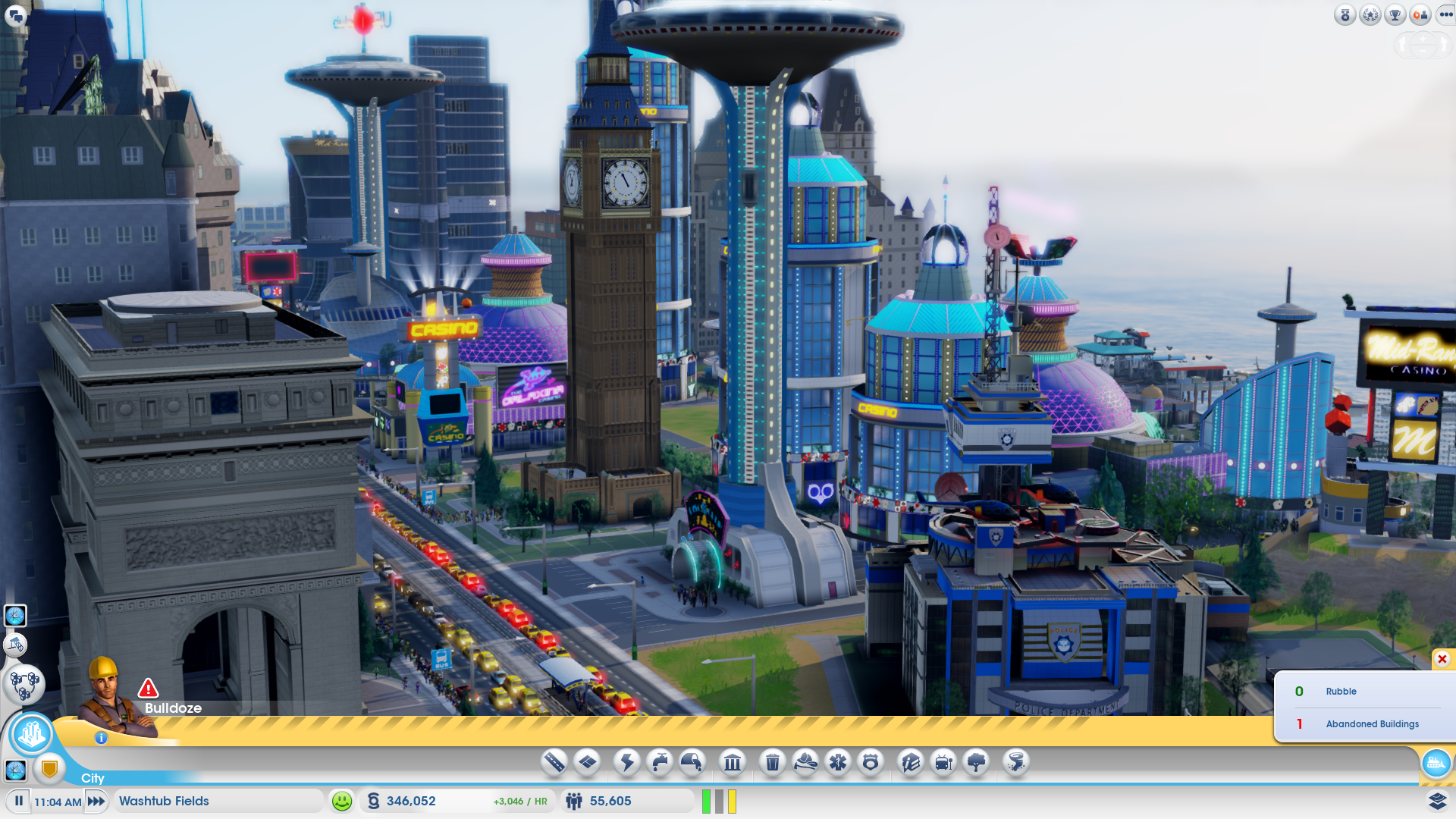Pause the game simulation
This screenshot has width=1456, height=819.
[19, 801]
